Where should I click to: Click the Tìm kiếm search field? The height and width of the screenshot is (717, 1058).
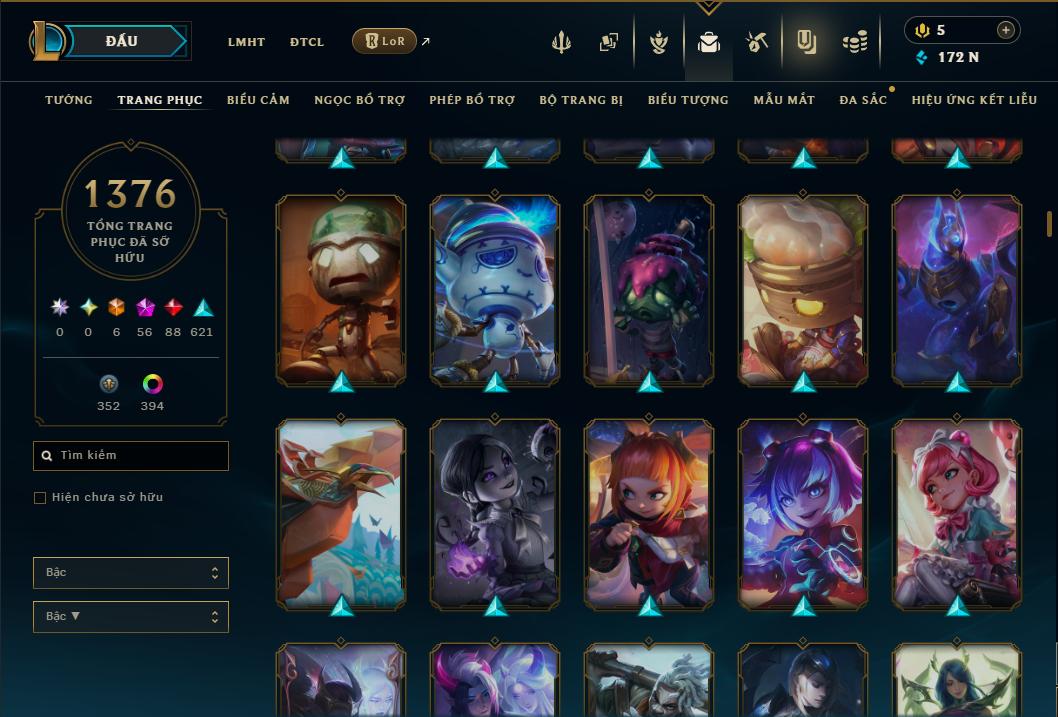[131, 456]
